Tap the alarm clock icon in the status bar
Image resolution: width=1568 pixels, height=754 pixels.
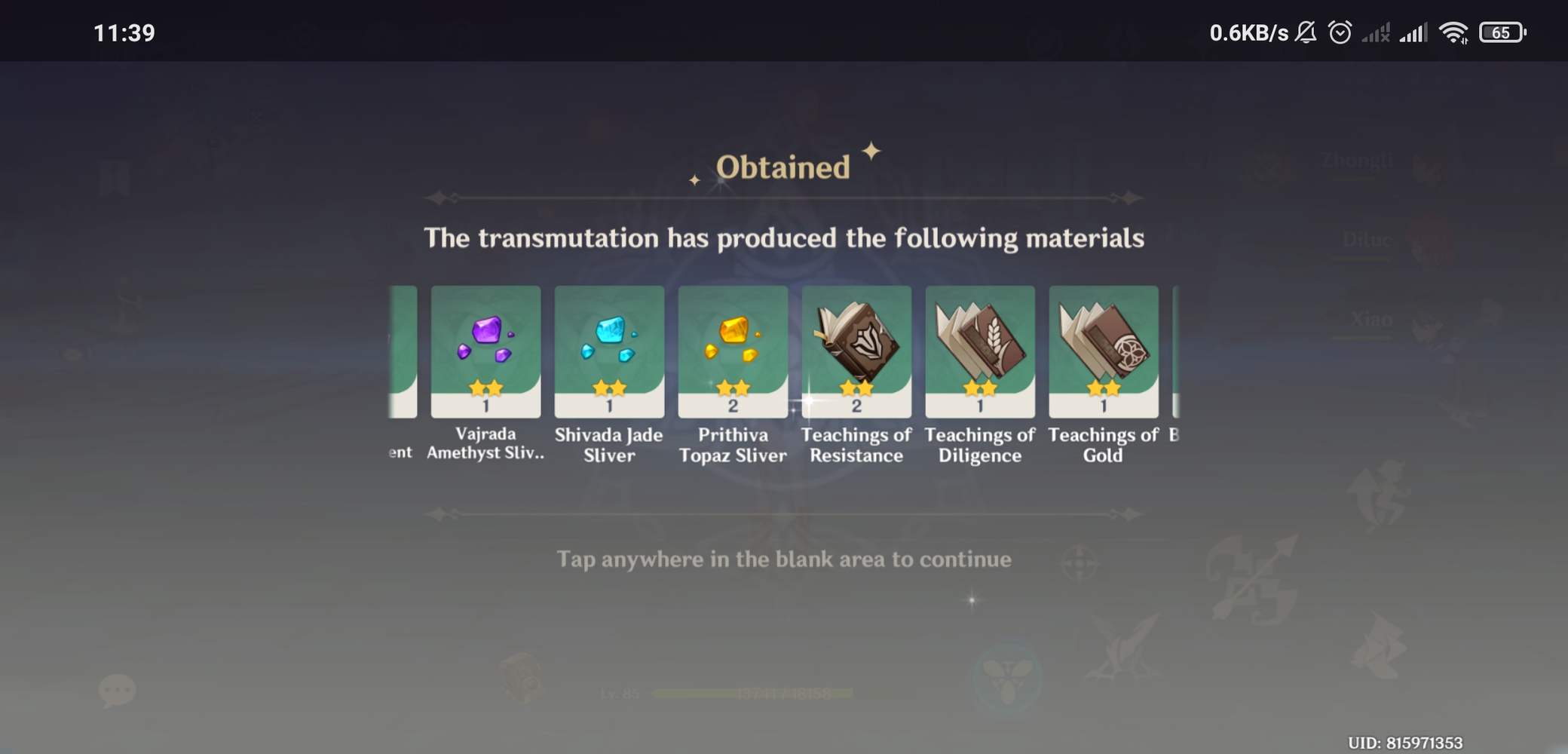coord(1341,32)
